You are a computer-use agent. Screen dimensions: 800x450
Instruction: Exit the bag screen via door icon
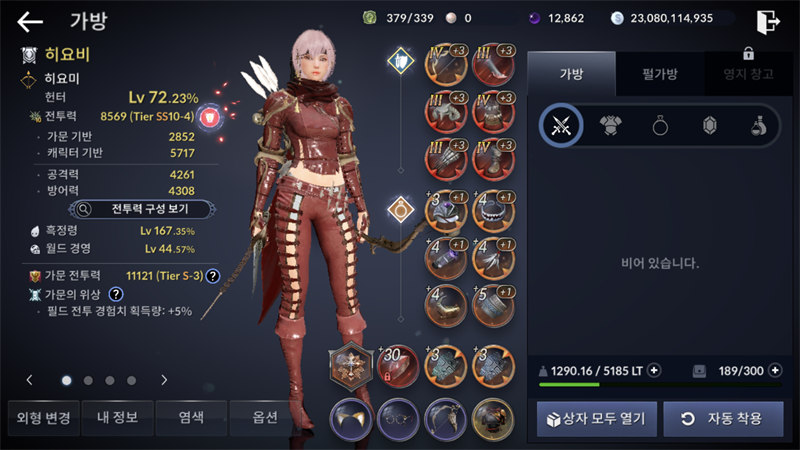768,21
